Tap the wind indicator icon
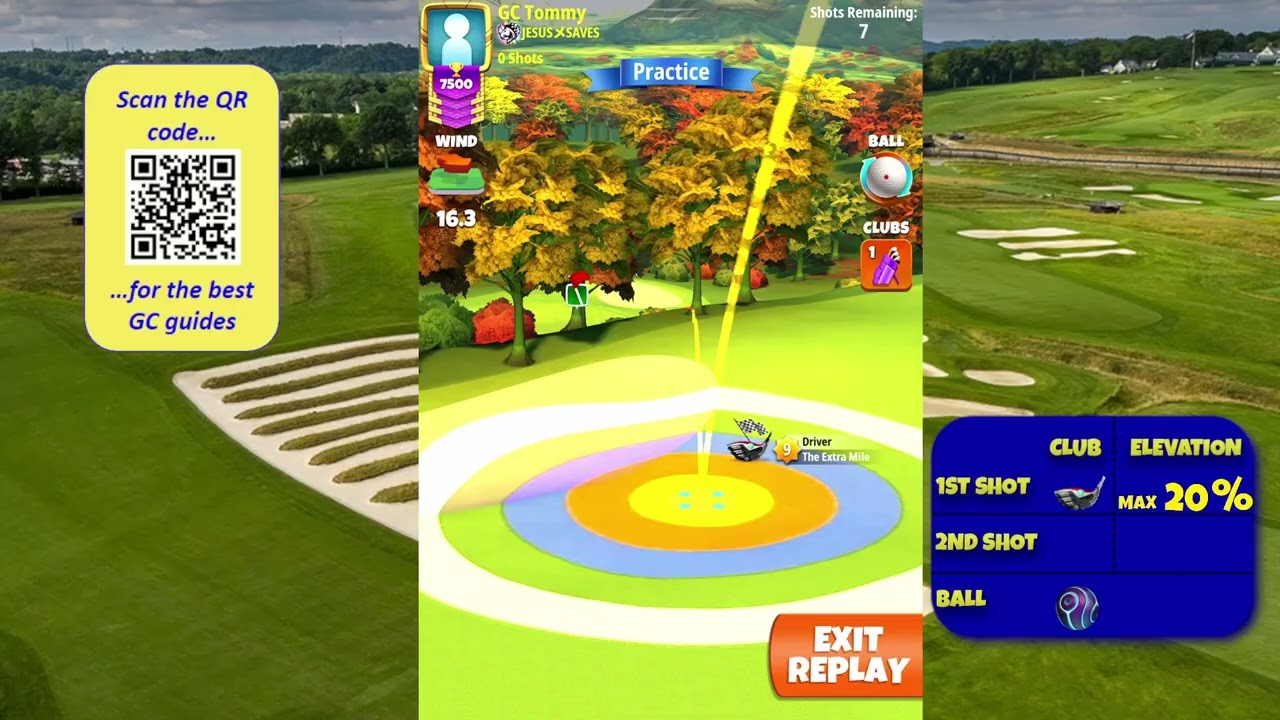 click(x=456, y=180)
